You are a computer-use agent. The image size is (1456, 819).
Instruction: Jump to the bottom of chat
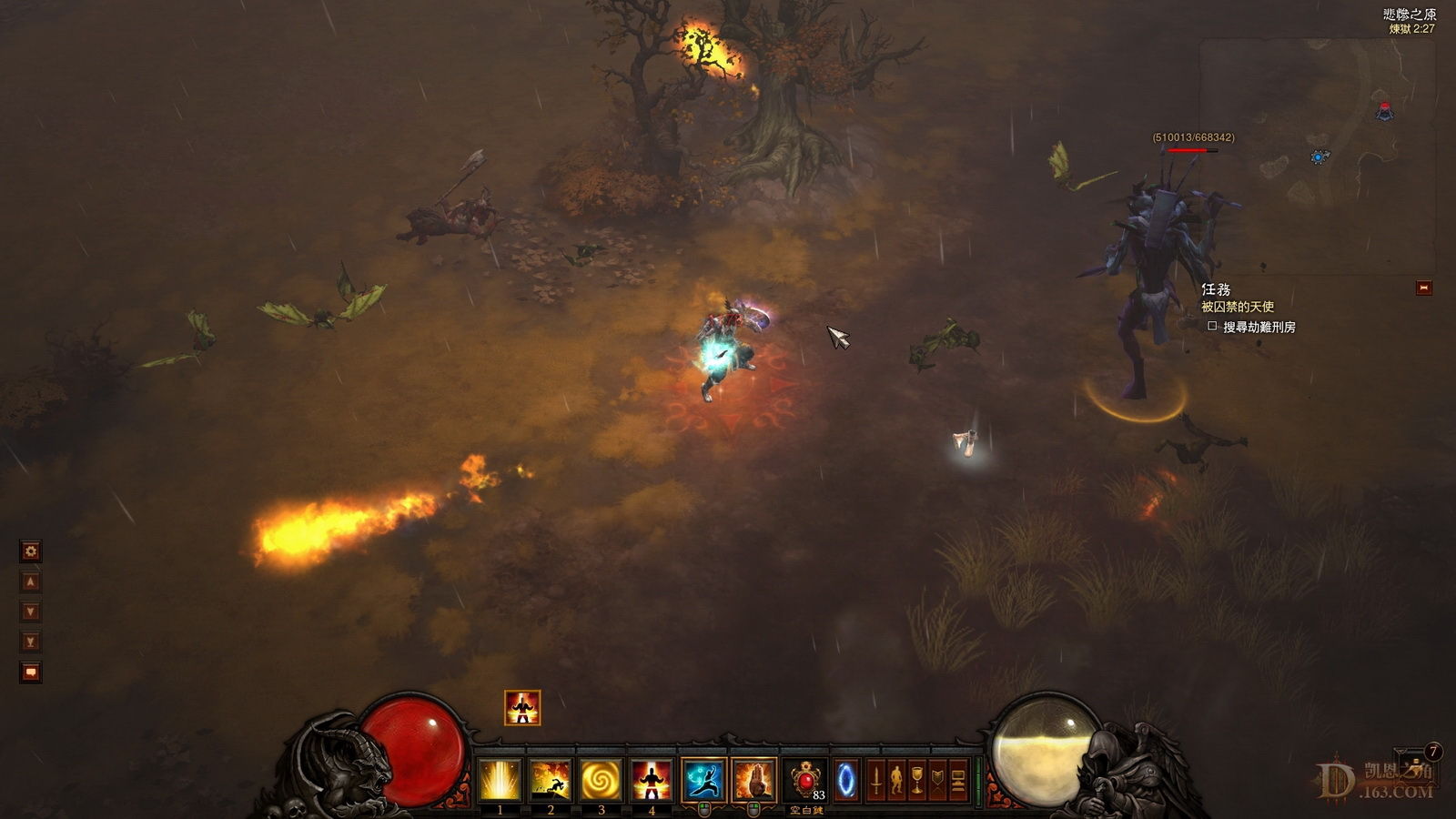click(x=31, y=642)
